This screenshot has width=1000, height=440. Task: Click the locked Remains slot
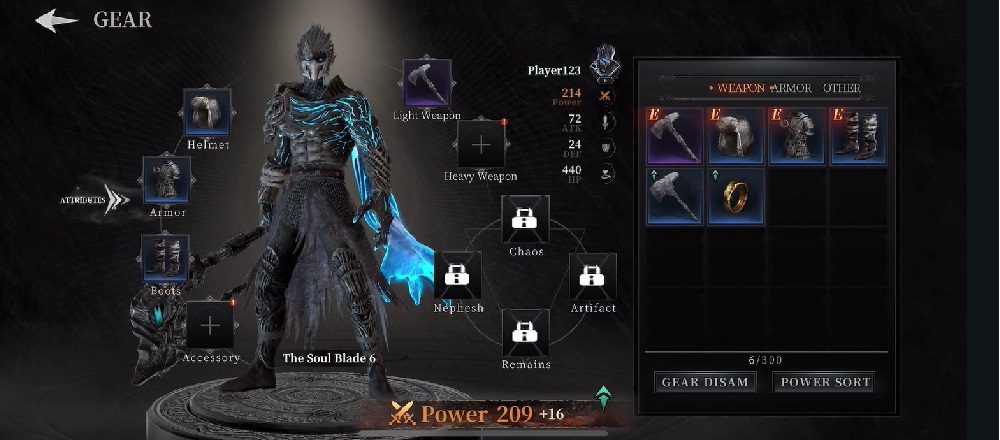[525, 333]
